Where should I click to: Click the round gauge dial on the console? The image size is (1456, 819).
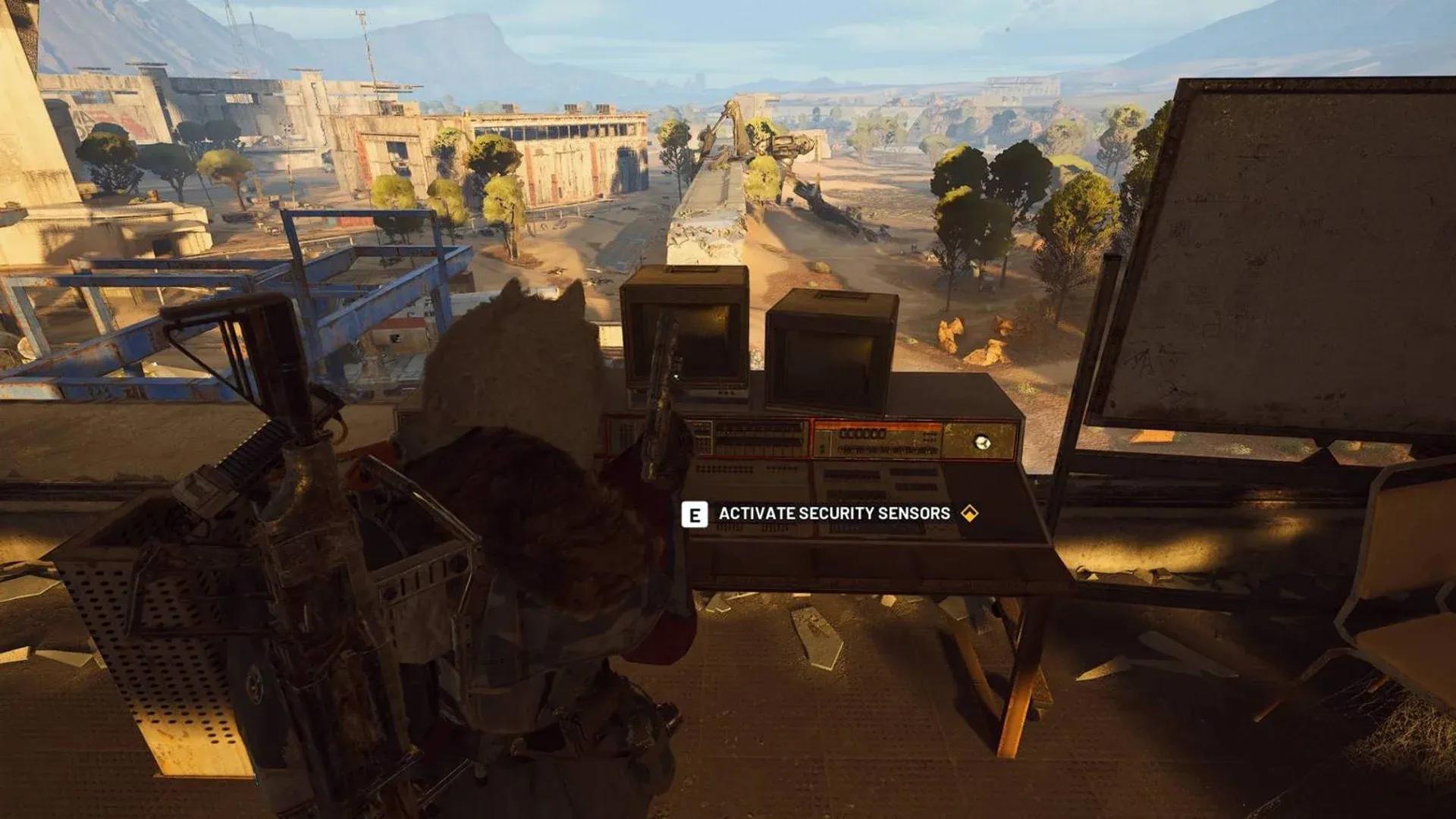(984, 443)
